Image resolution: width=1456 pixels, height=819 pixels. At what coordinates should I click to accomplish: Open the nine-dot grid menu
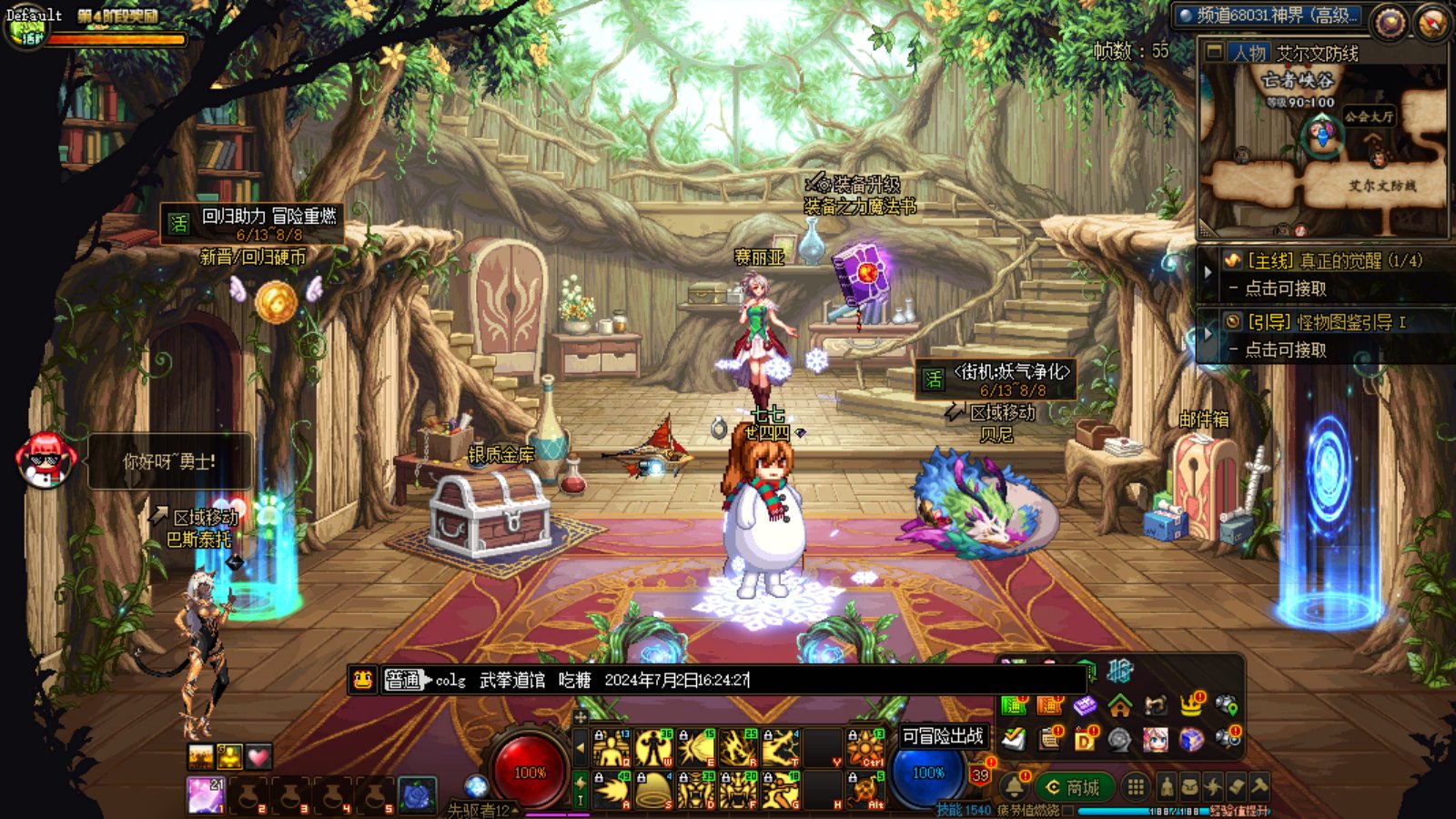tap(1136, 786)
